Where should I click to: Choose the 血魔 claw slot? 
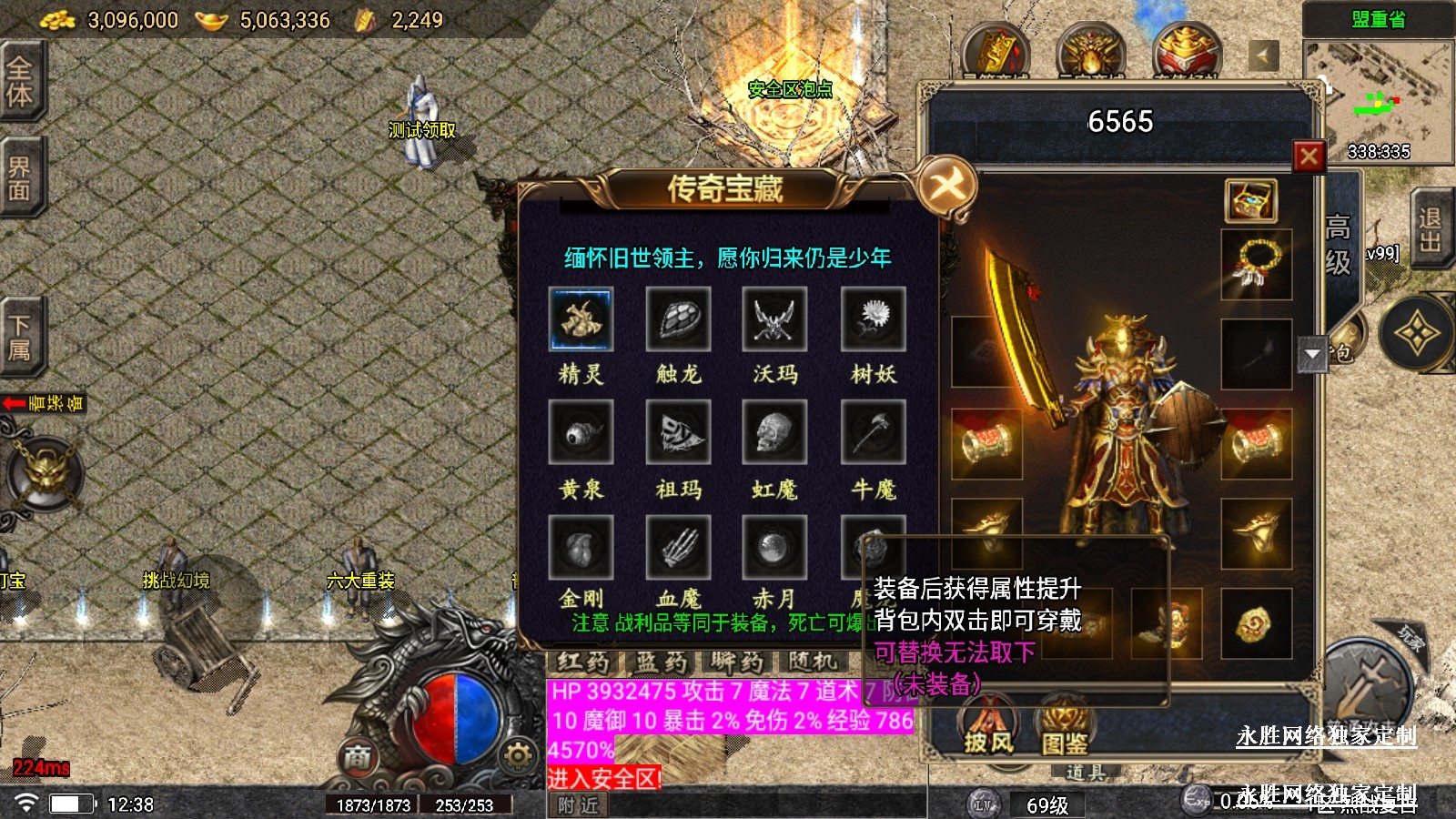pyautogui.click(x=678, y=548)
